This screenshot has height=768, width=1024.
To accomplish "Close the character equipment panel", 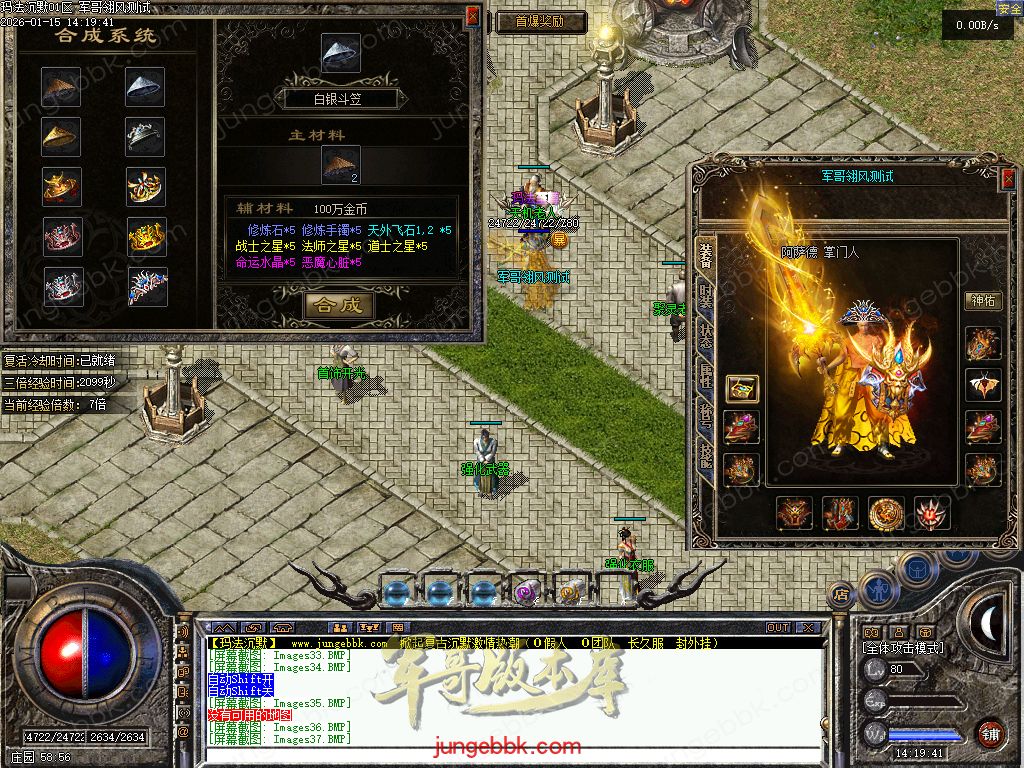I will 1008,180.
